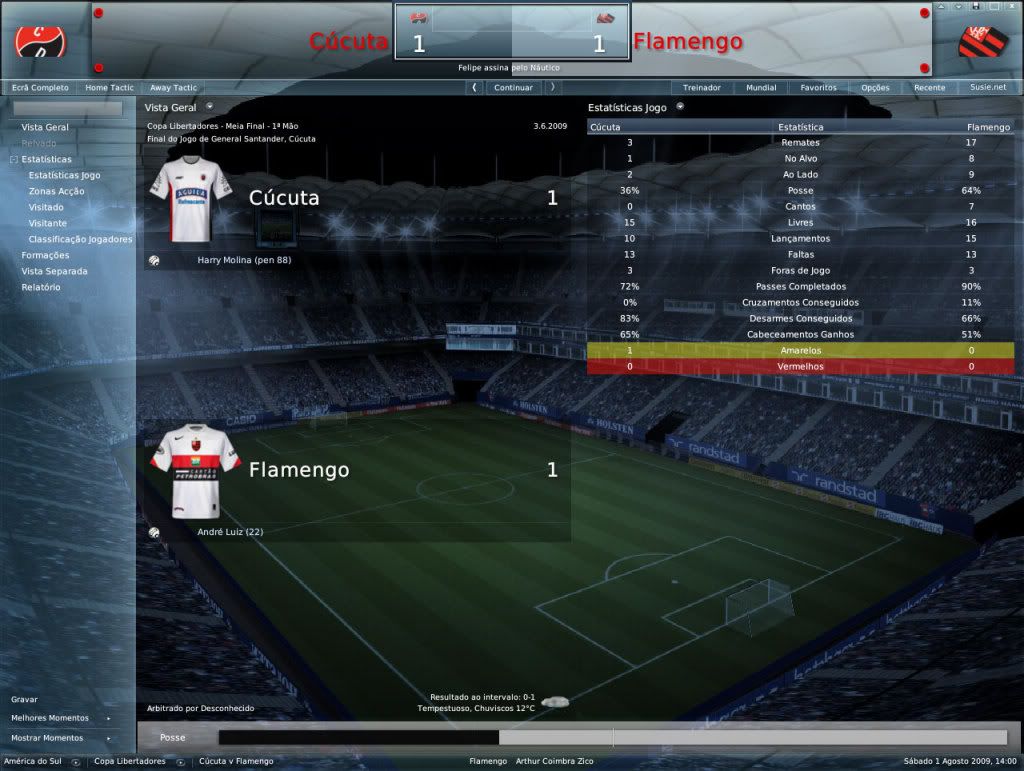This screenshot has width=1024, height=771.
Task: Select Classificação Jogadores in the sidebar
Action: click(x=80, y=239)
